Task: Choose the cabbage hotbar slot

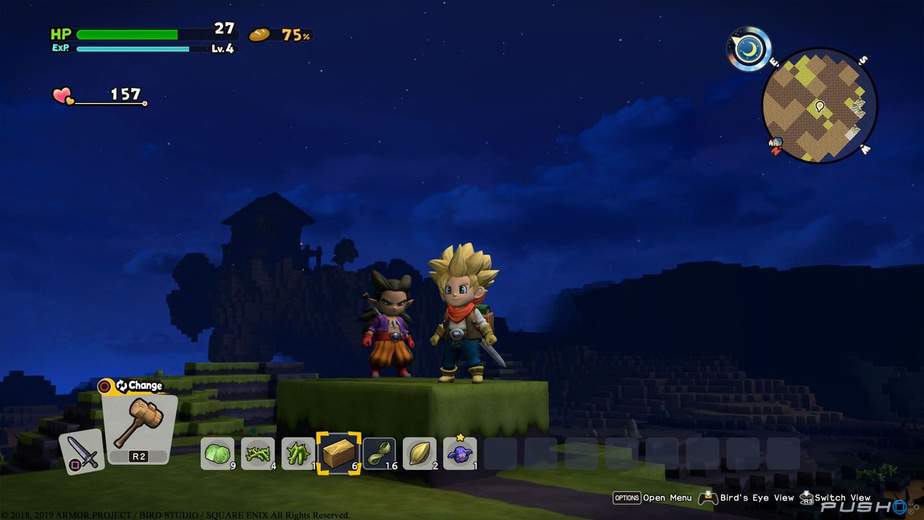Action: coord(218,453)
